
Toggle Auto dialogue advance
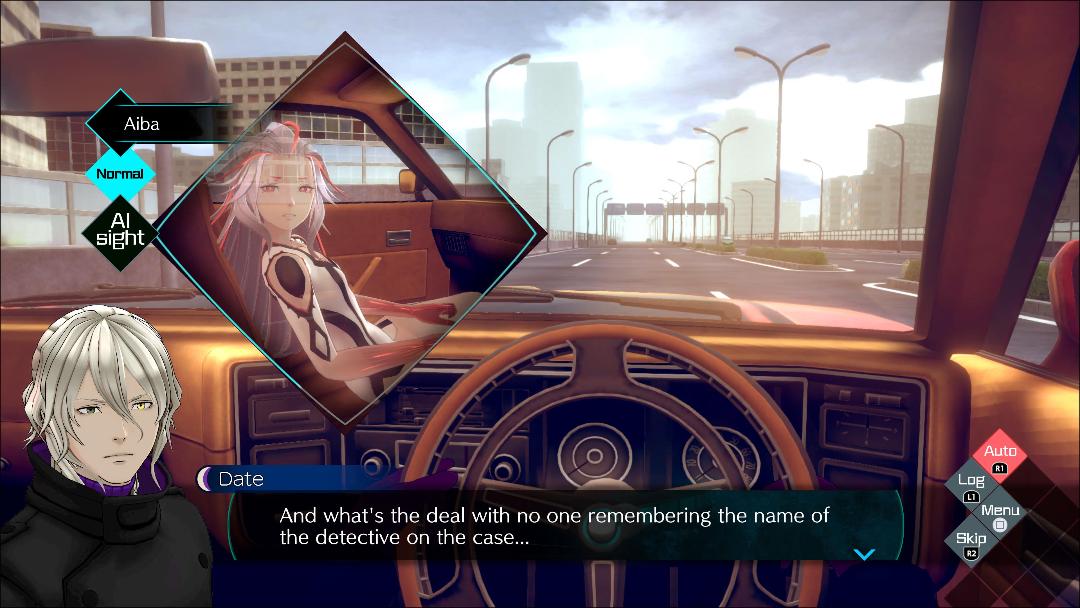tap(1000, 457)
